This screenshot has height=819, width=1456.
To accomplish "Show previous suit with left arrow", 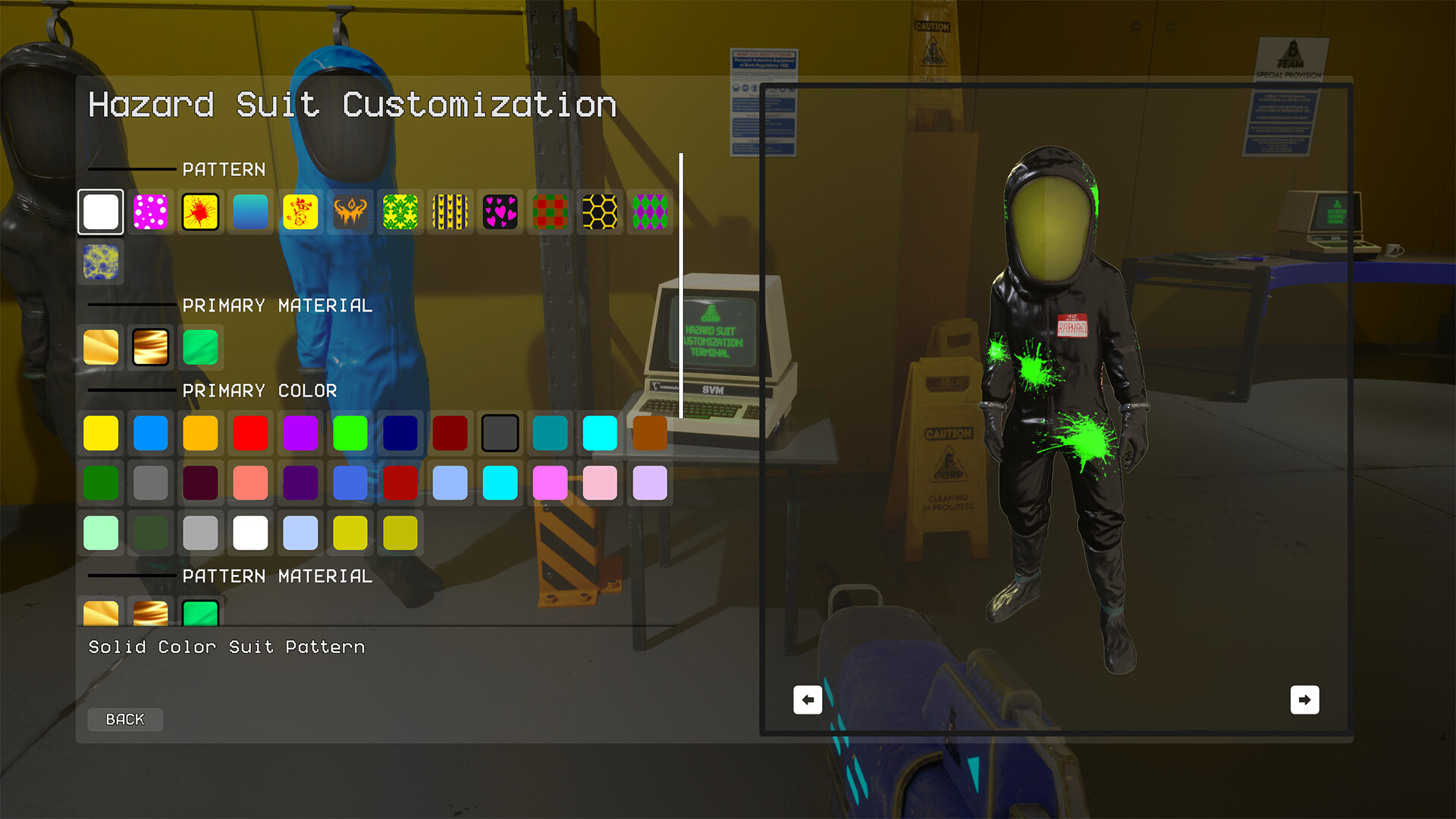I will pos(807,699).
